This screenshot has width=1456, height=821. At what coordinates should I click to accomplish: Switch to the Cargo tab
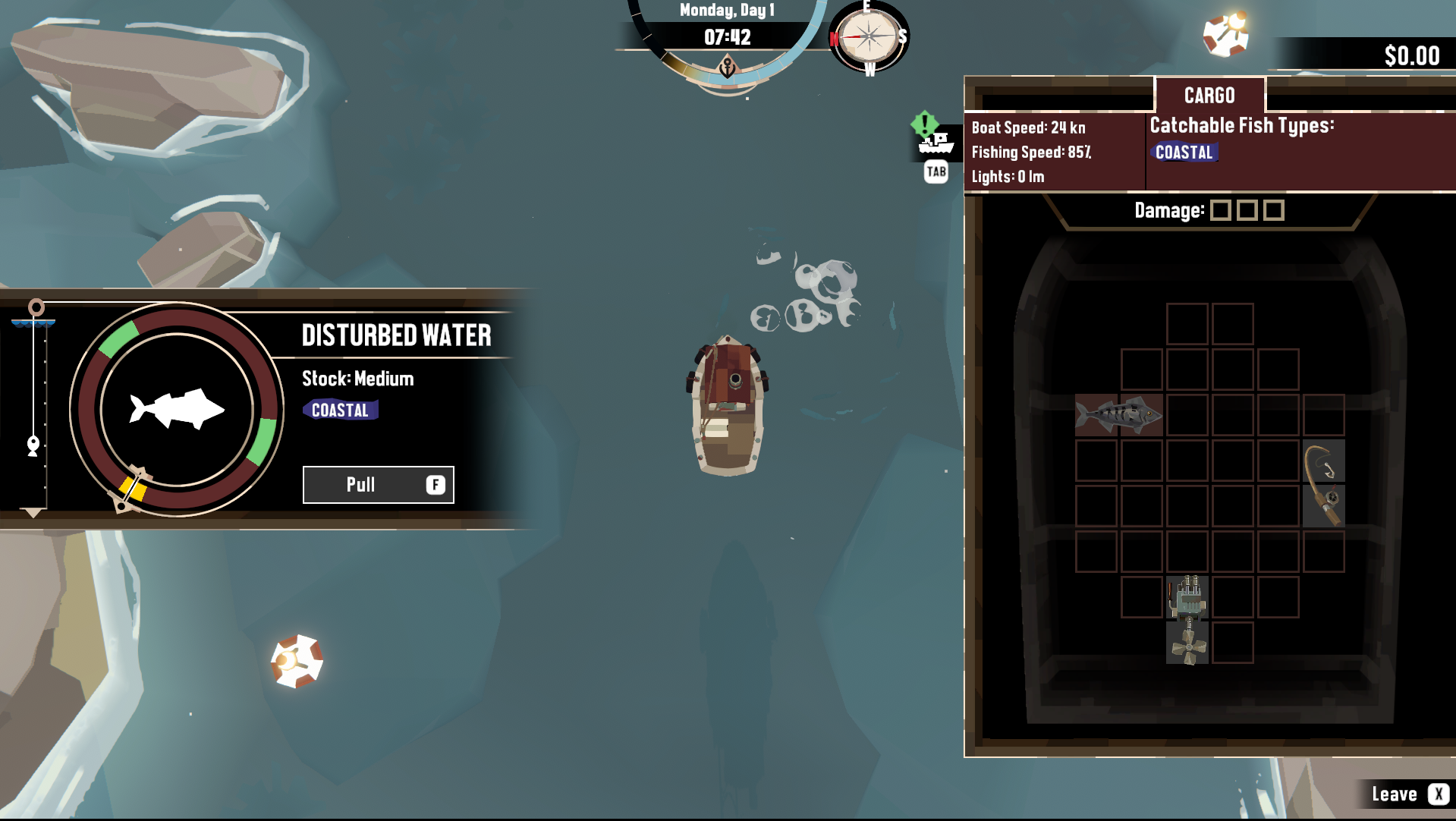pos(1209,96)
